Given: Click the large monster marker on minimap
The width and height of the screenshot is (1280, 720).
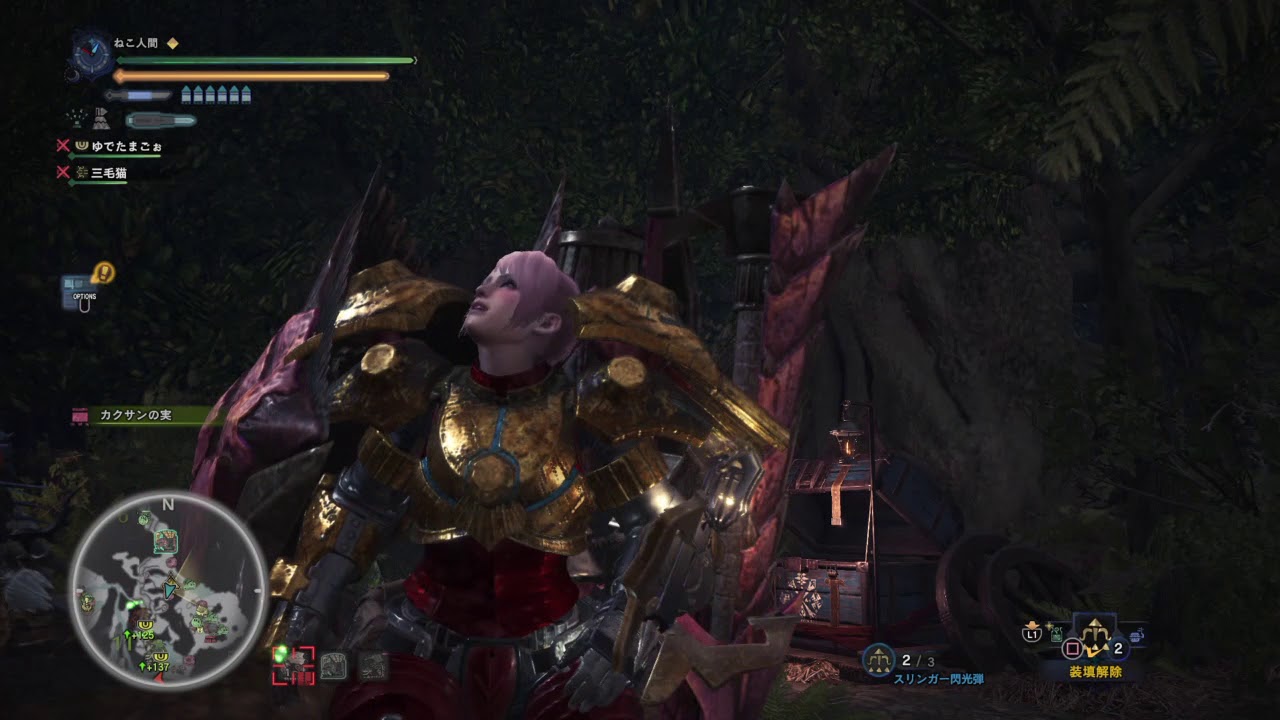Looking at the screenshot, I should (166, 541).
